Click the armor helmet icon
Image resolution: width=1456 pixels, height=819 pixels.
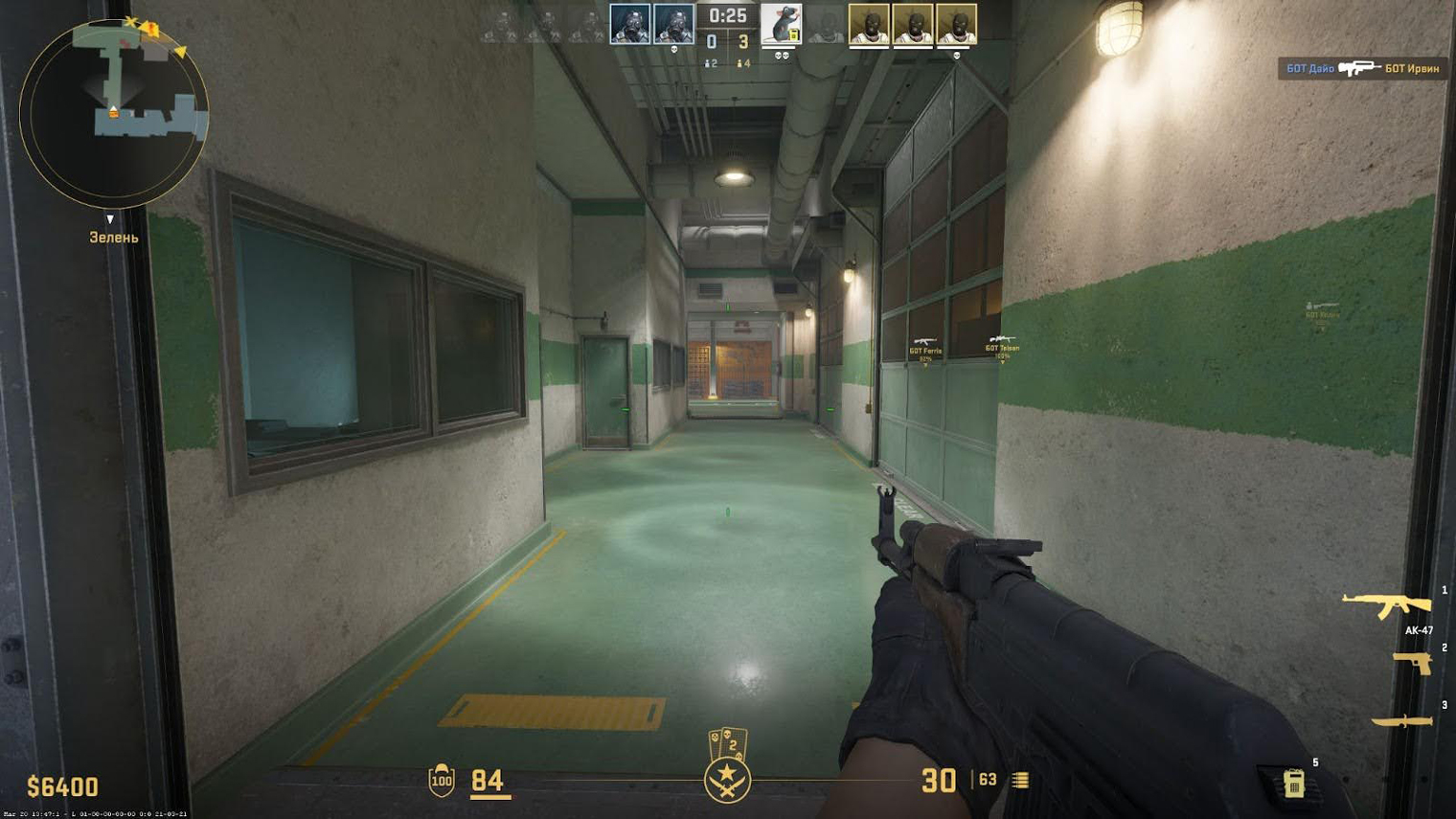click(x=442, y=781)
